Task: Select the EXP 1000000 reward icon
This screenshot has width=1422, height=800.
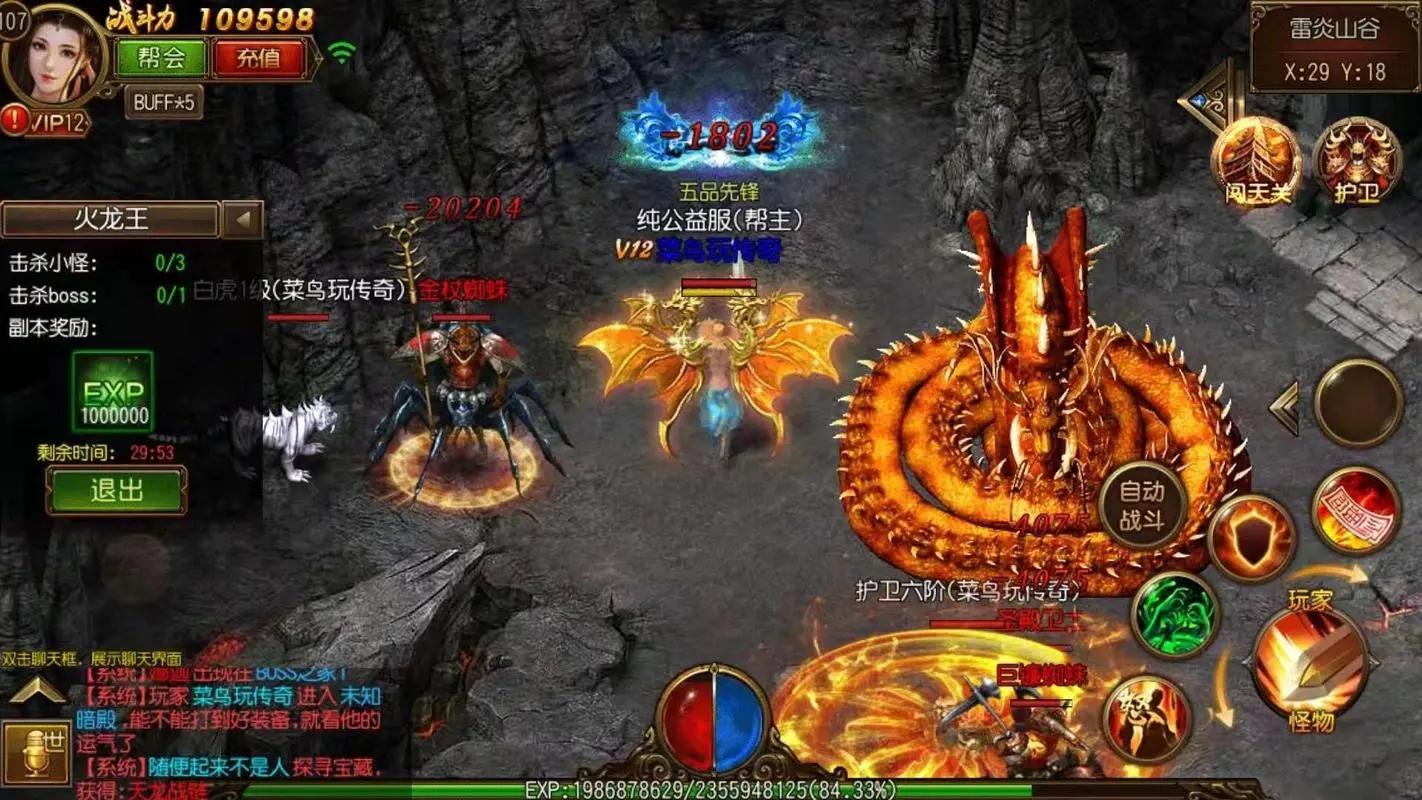Action: point(113,392)
